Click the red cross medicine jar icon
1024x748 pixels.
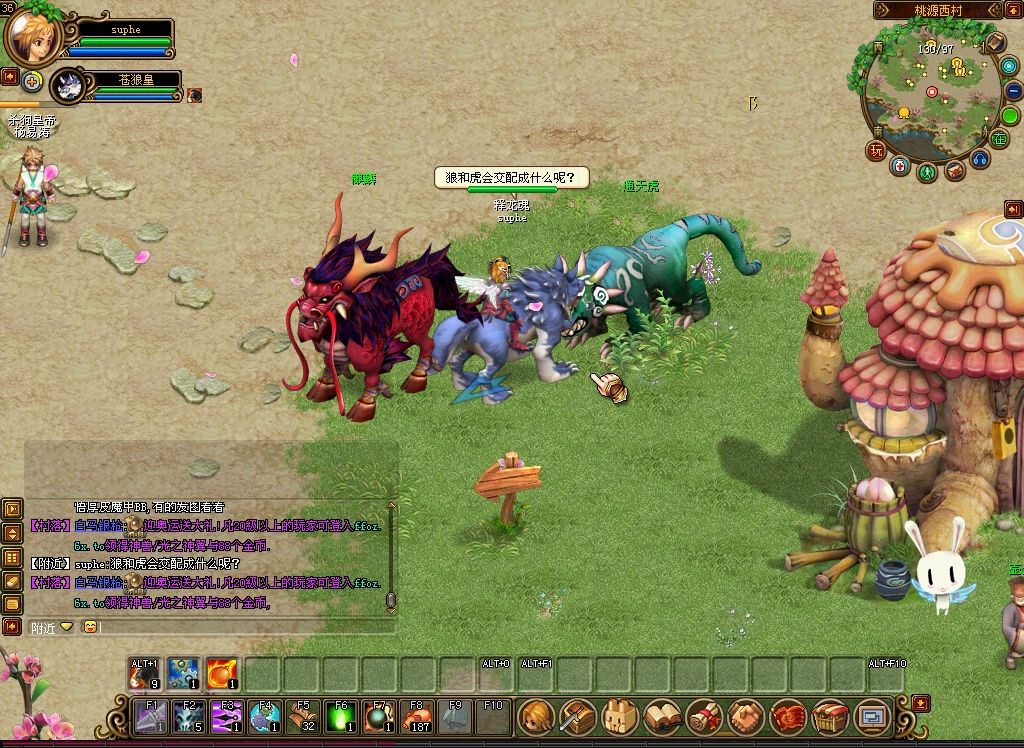point(901,167)
